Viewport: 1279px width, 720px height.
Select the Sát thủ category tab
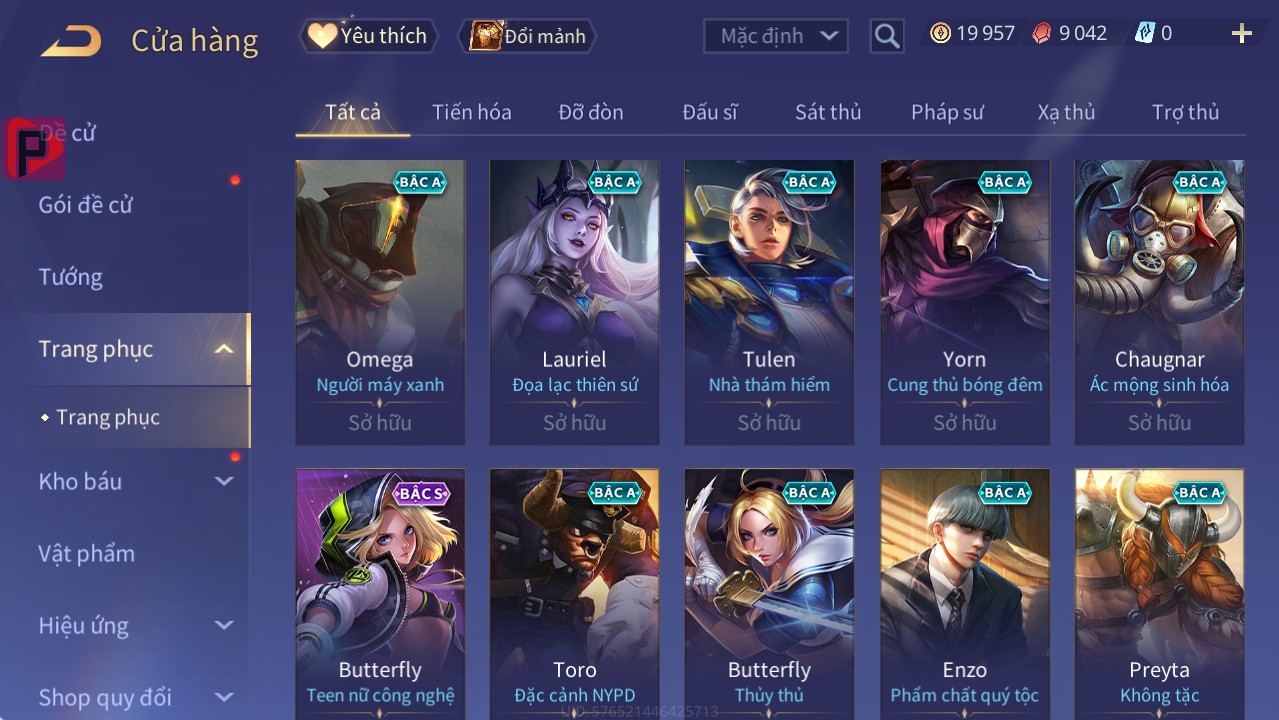(828, 112)
